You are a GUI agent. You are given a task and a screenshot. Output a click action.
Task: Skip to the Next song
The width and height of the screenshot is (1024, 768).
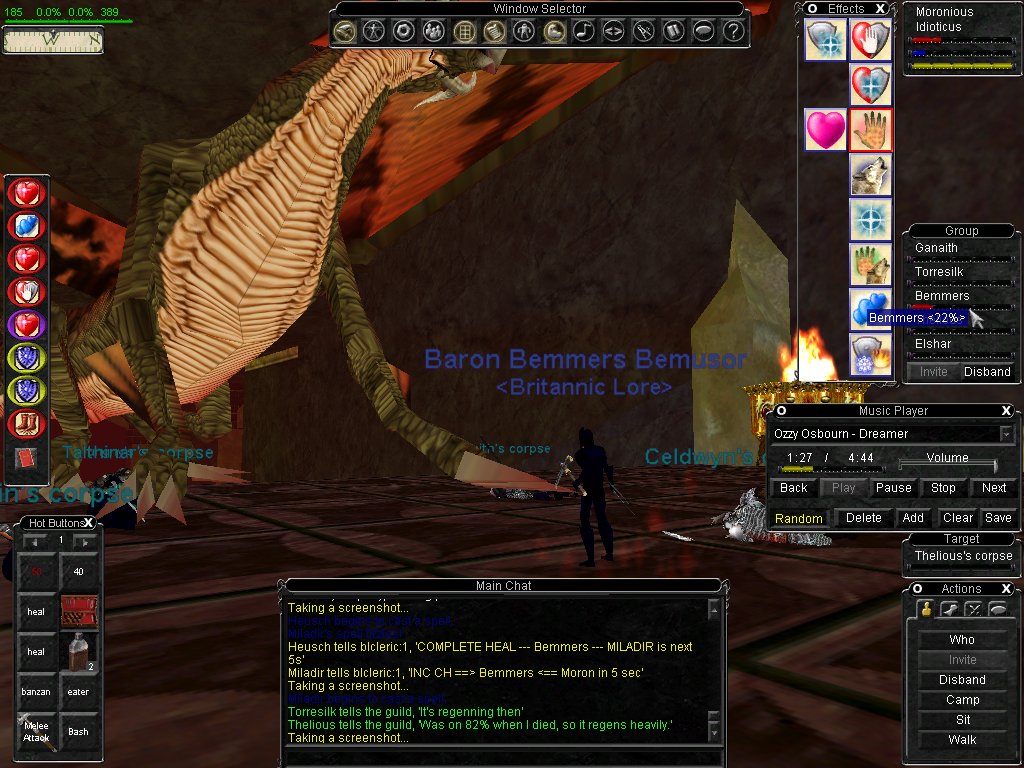994,488
